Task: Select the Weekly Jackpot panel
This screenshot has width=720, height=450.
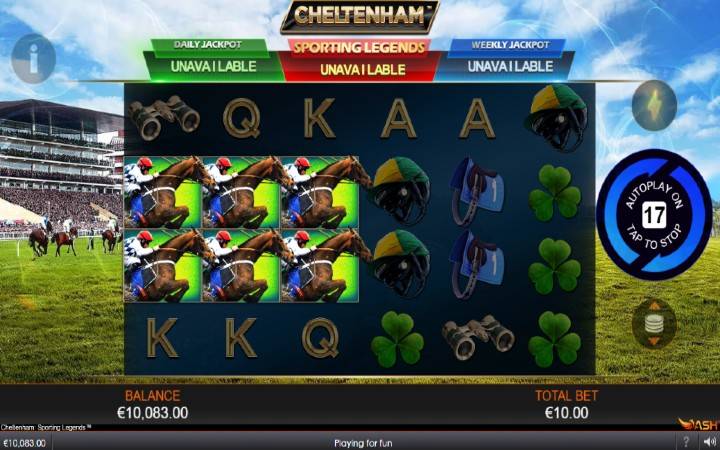Action: (x=508, y=60)
